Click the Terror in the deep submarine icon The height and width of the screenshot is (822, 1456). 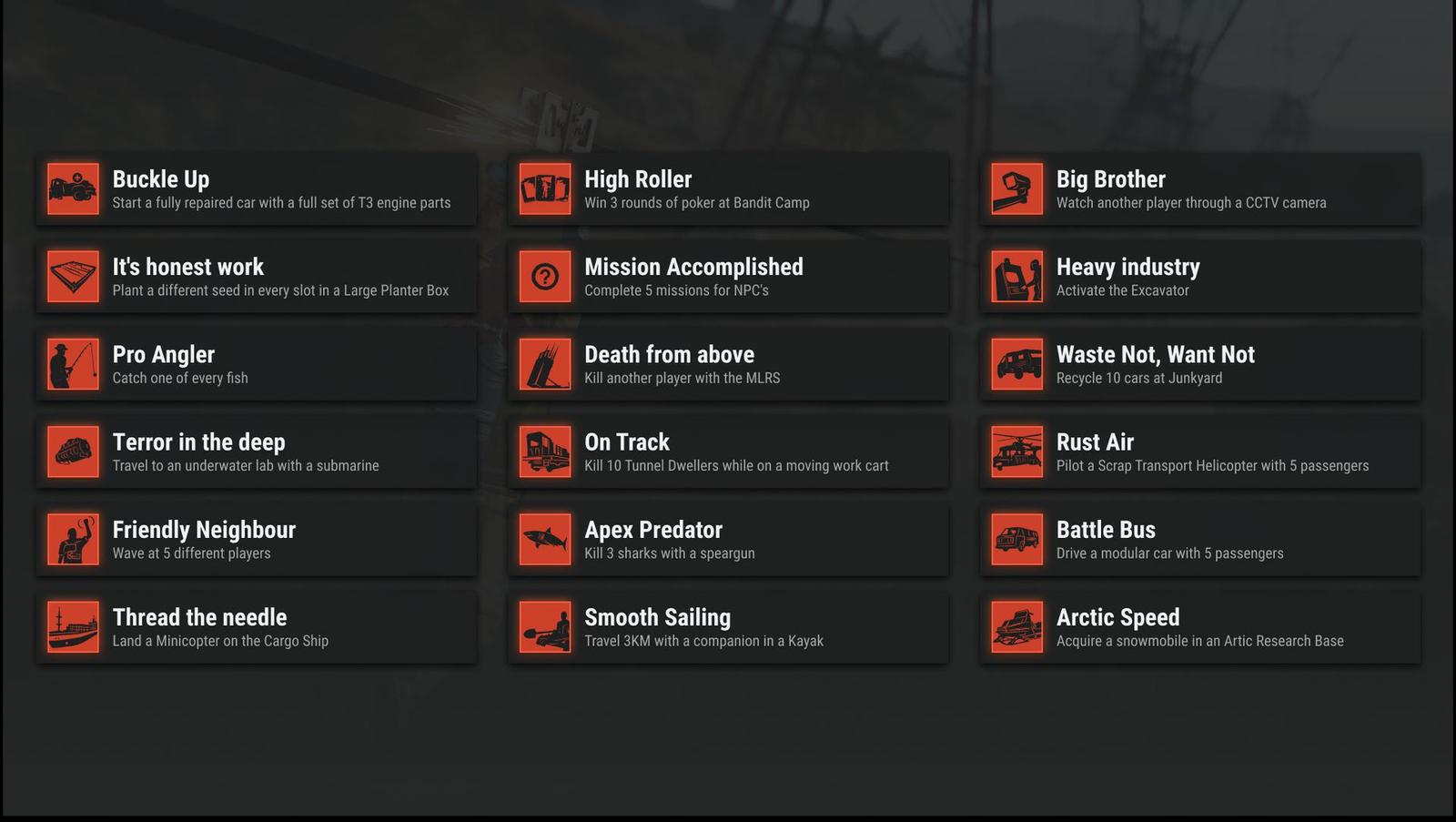[x=73, y=452]
